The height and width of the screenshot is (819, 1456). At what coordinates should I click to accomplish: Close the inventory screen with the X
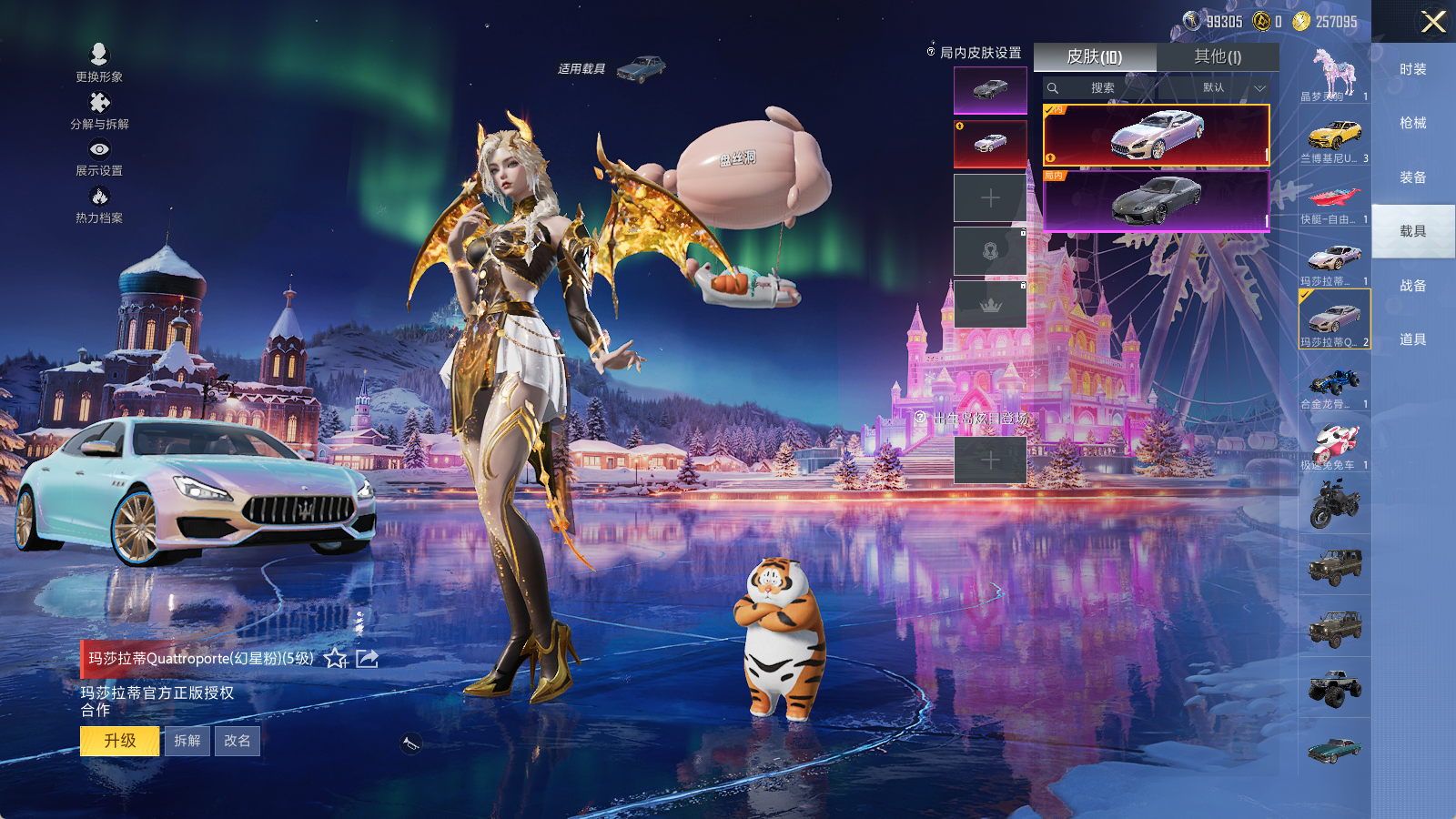(x=1433, y=22)
